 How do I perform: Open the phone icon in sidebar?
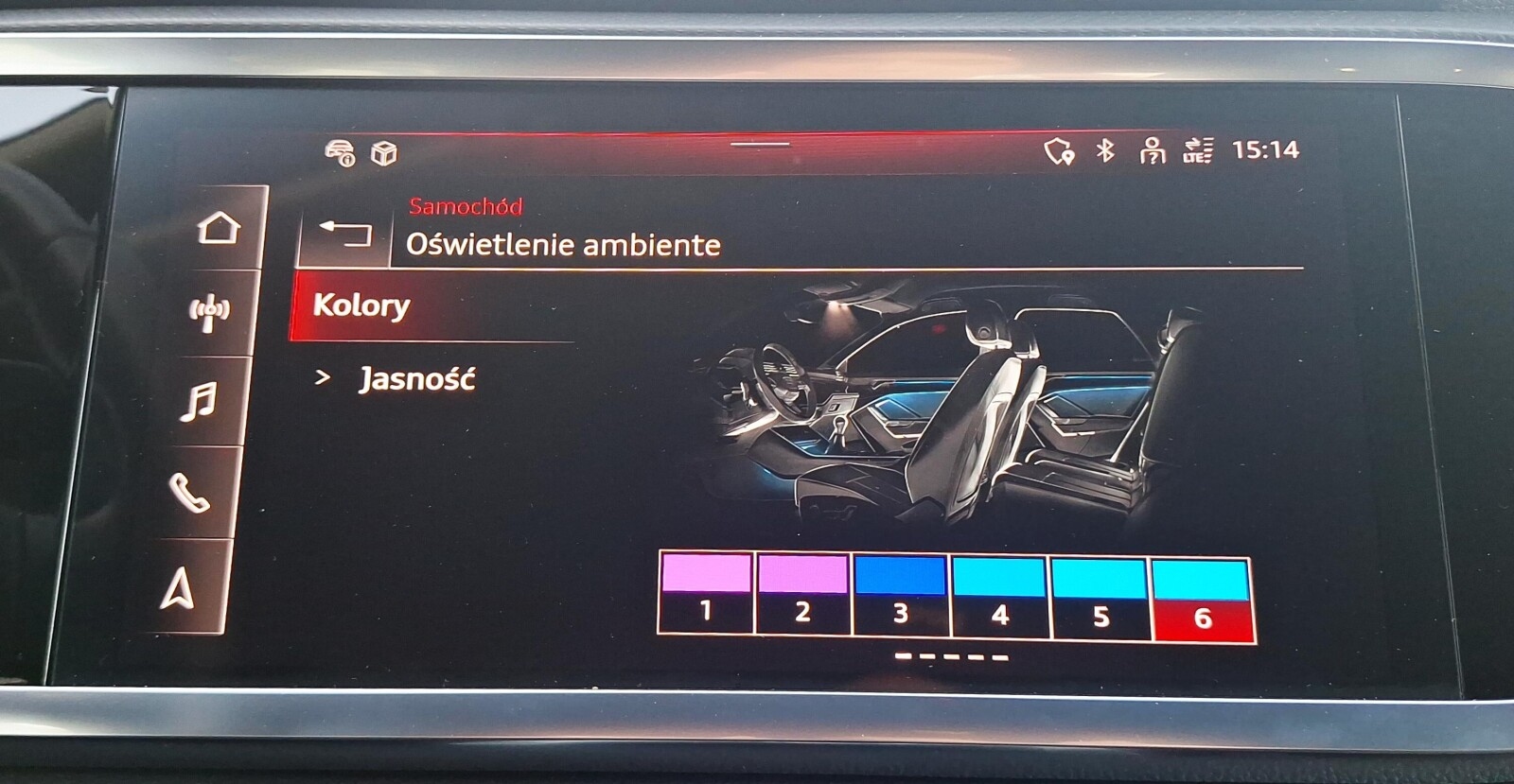point(191,491)
